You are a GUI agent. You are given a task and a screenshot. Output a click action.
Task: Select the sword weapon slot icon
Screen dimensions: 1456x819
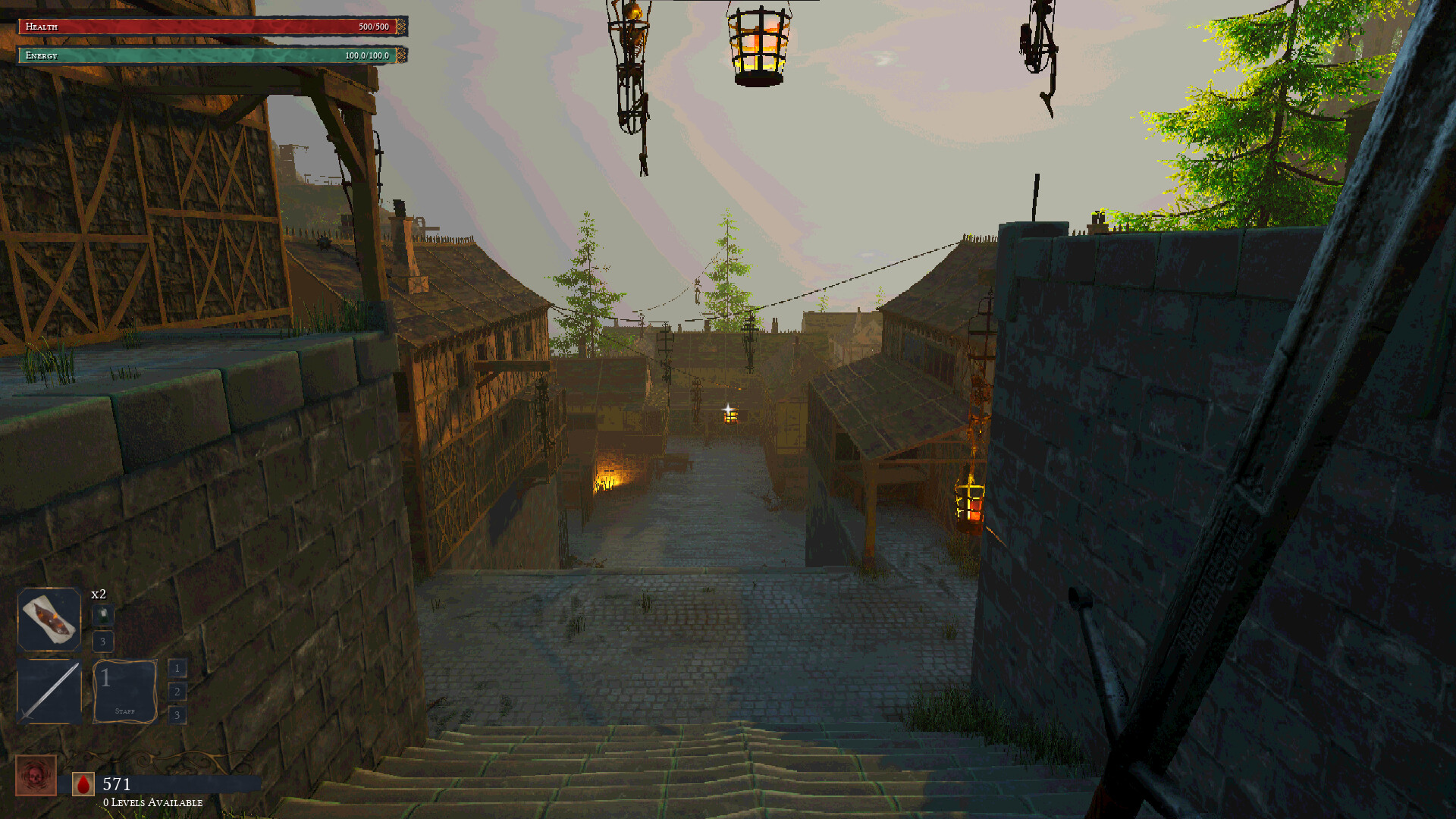point(49,694)
